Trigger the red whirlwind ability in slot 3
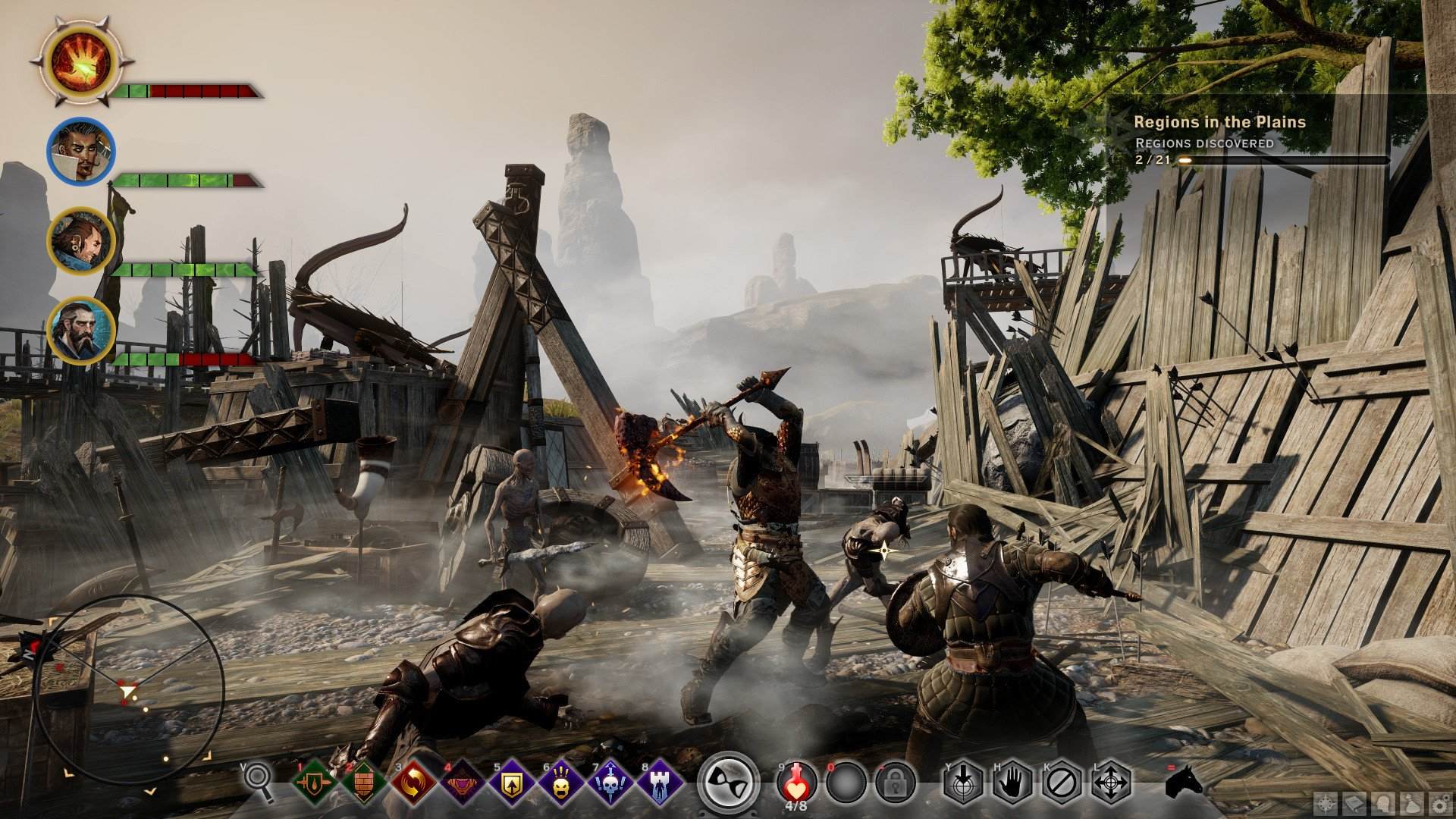1456x819 pixels. tap(413, 781)
